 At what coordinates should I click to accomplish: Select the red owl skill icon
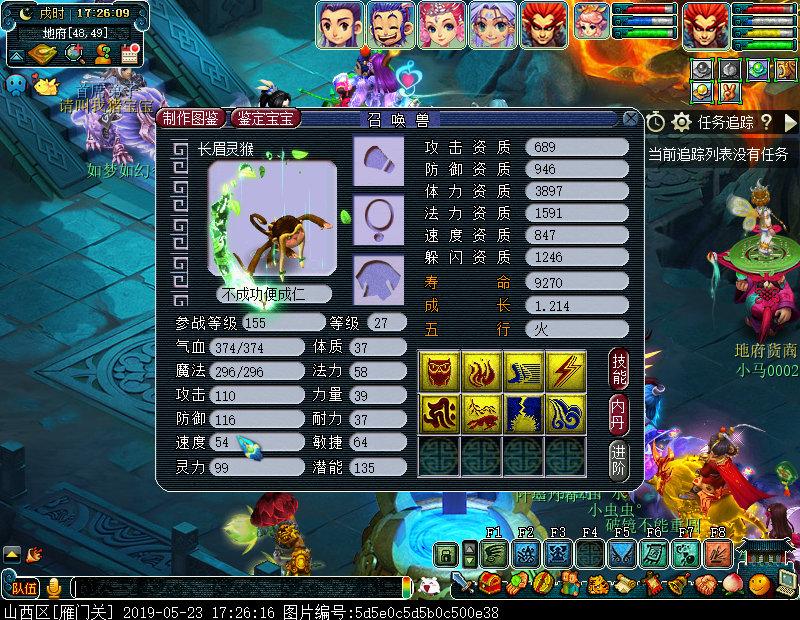click(439, 370)
